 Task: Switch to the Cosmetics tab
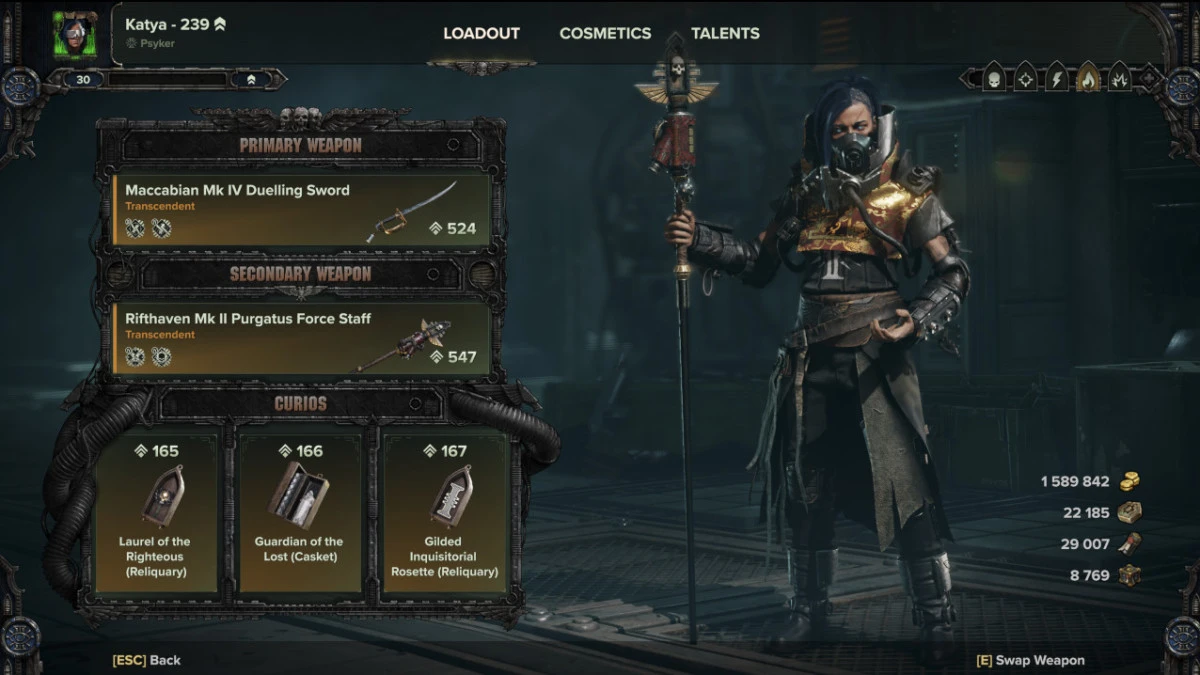pos(605,33)
